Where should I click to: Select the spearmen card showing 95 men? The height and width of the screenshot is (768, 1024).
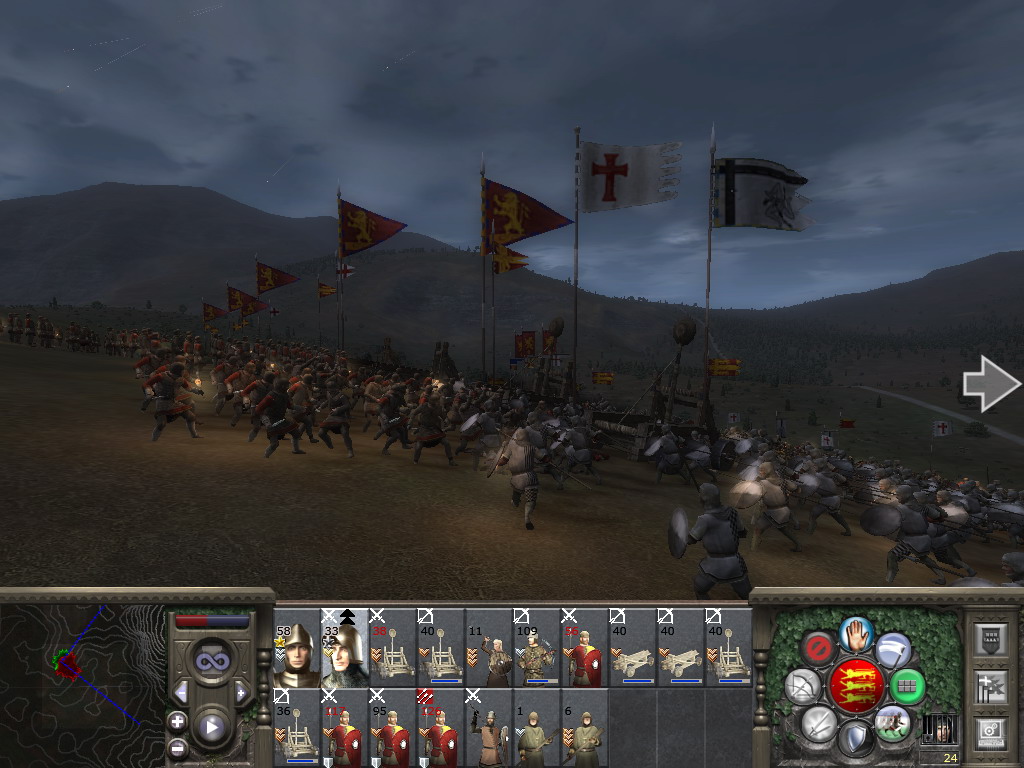click(x=393, y=727)
